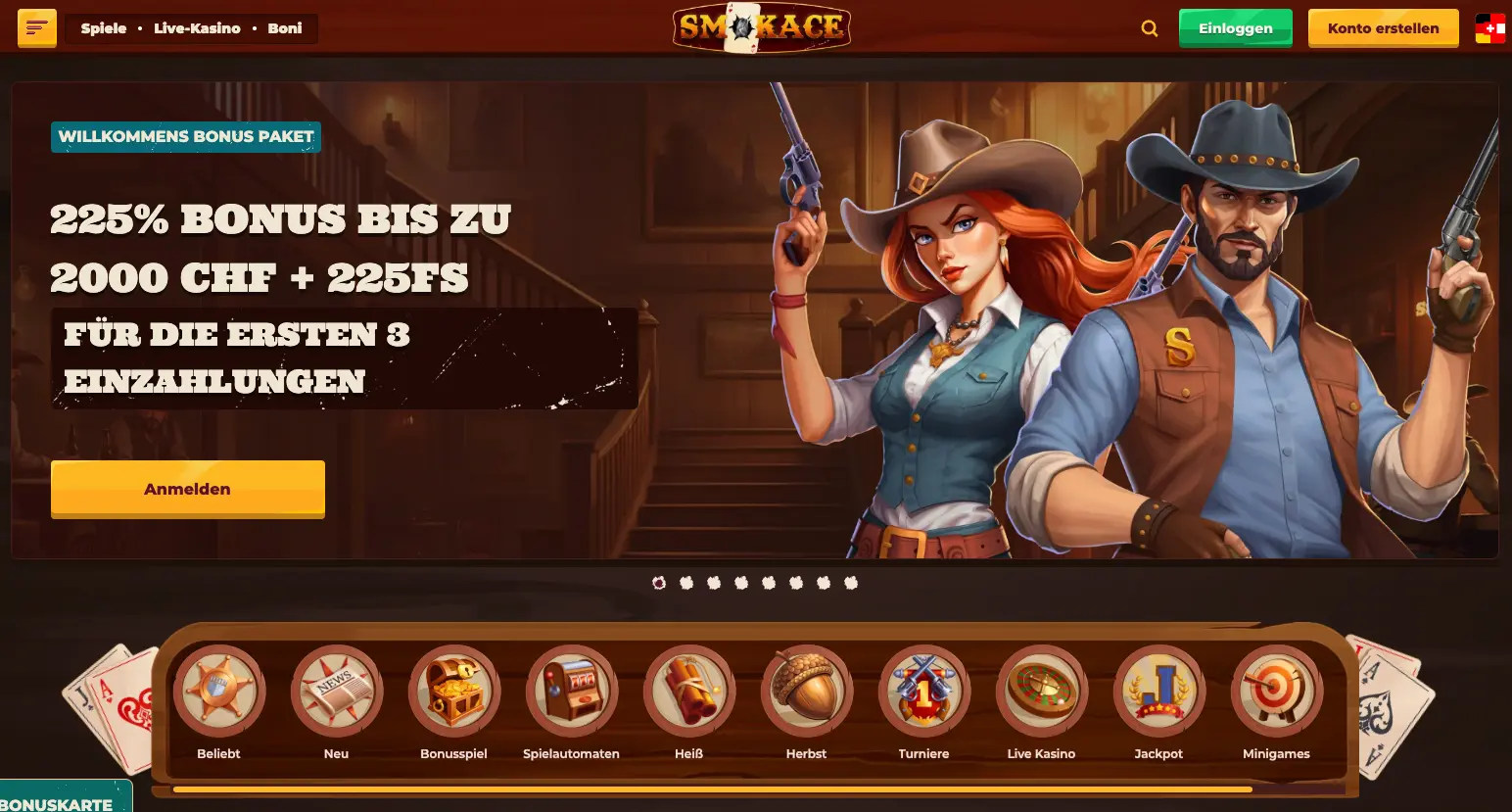Click the Einloggen button
Screen dimensions: 1512x812
pos(1235,28)
